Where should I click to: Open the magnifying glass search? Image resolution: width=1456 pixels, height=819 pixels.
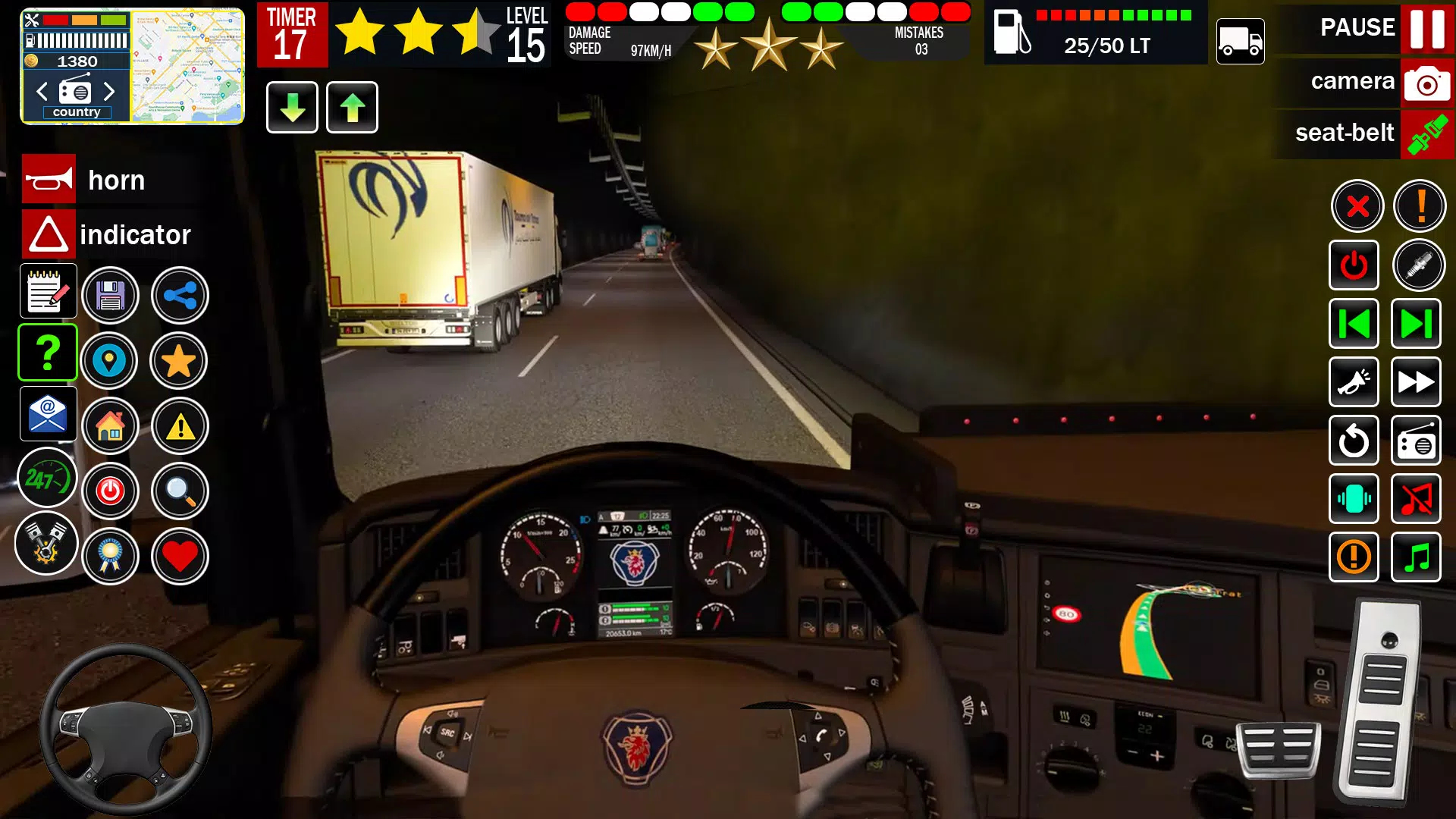(x=180, y=491)
